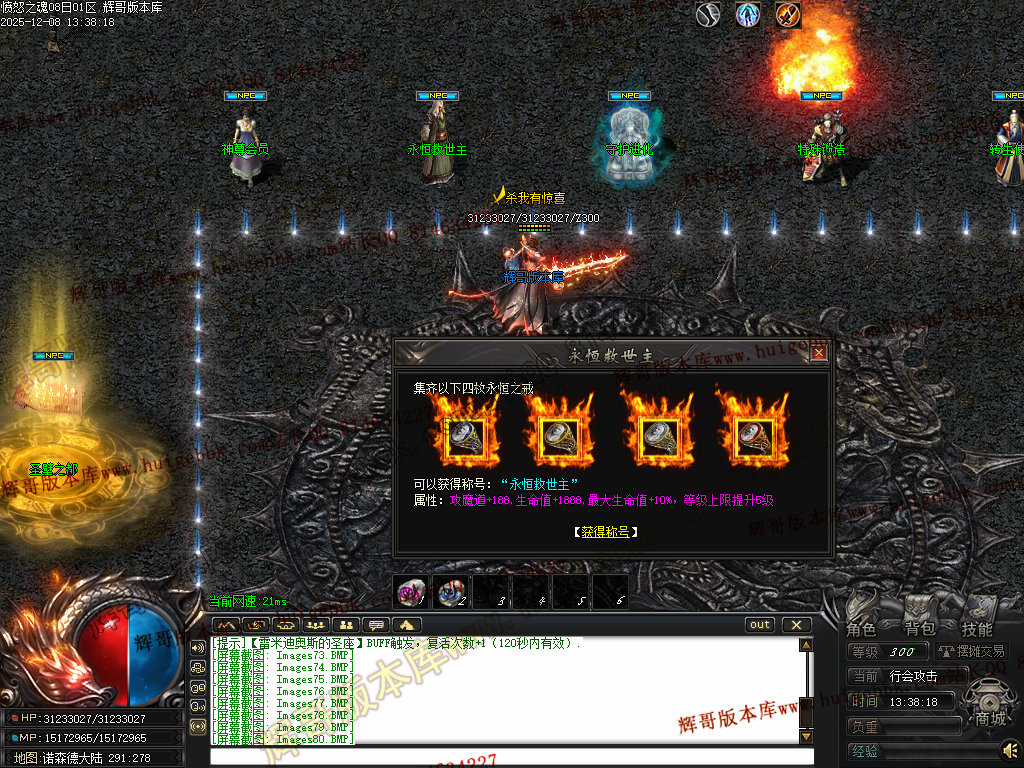Select the grey swirl buff icon
1024x768 pixels.
coord(709,15)
